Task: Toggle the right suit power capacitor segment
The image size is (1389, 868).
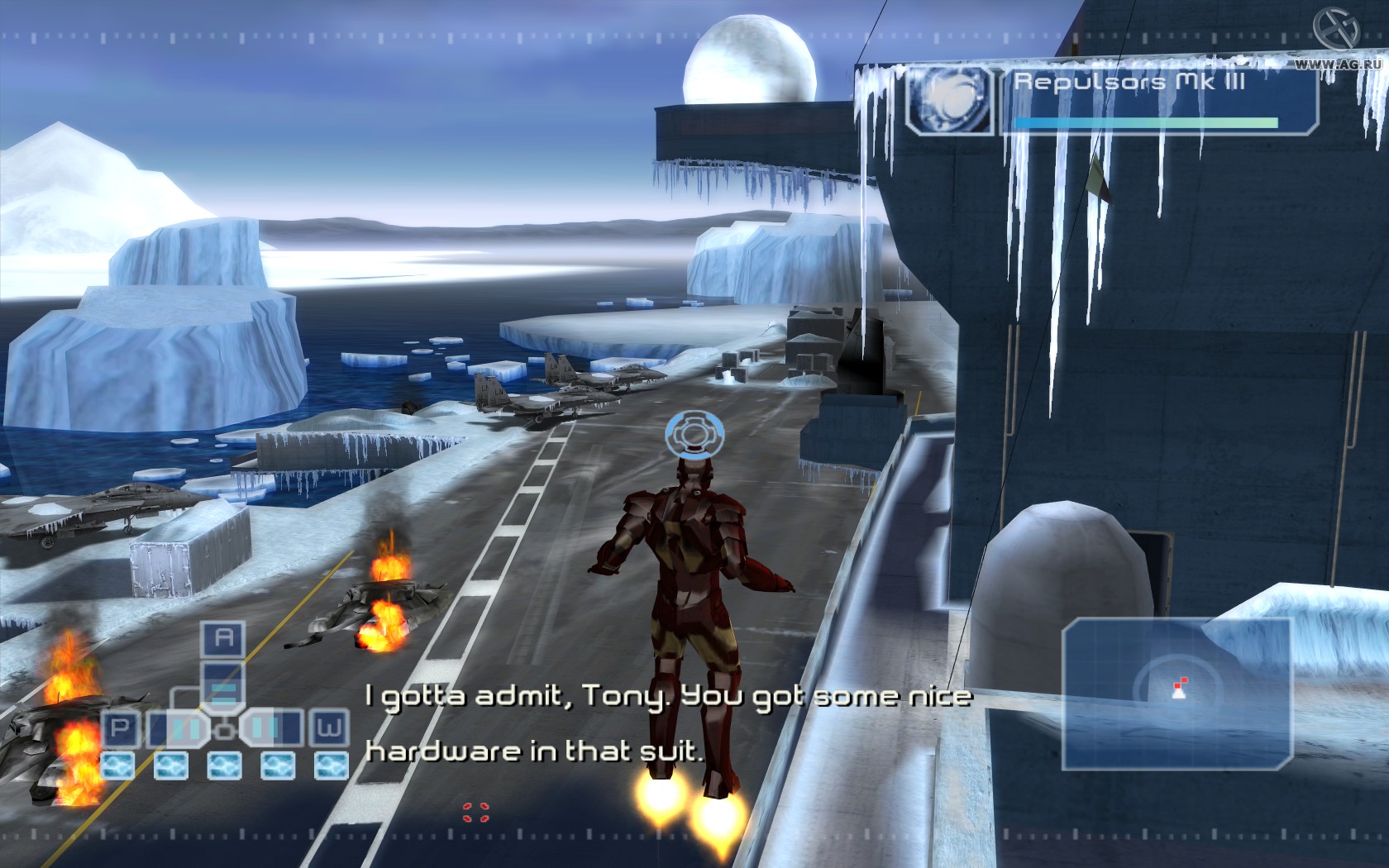Action: [263, 727]
